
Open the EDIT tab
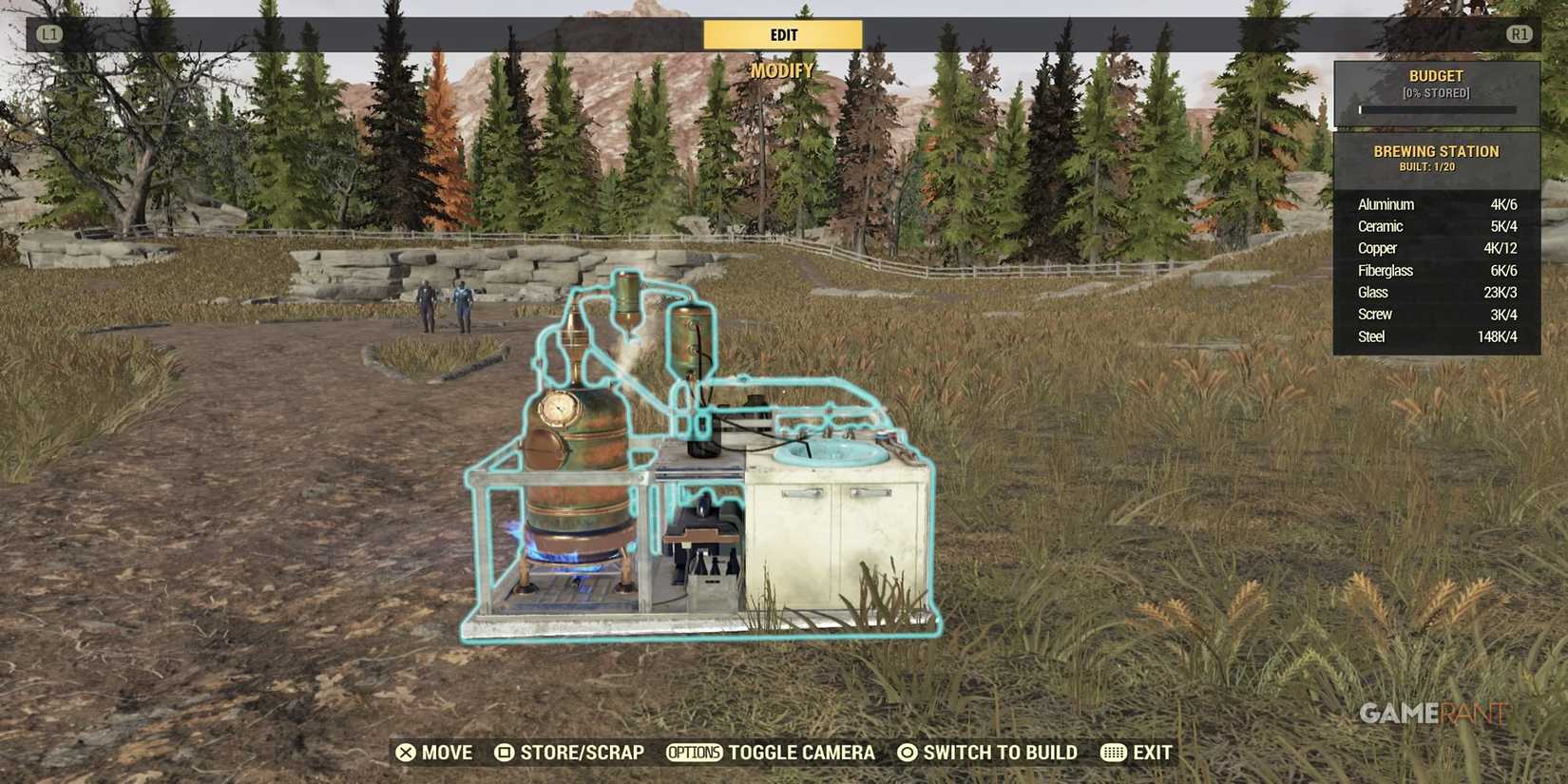tap(783, 33)
